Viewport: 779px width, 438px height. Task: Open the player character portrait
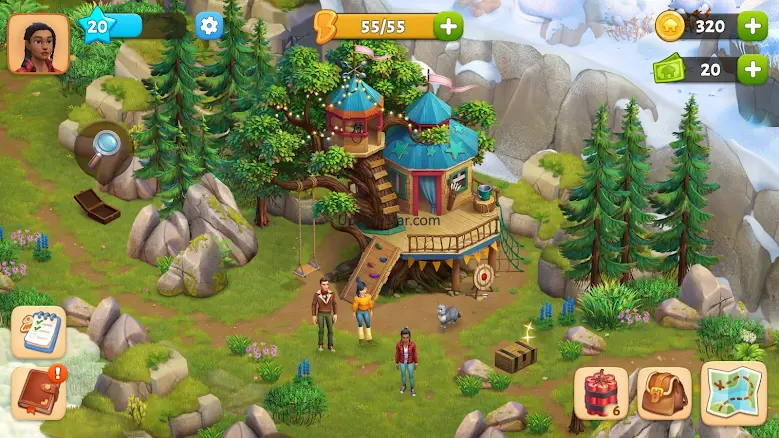pyautogui.click(x=38, y=43)
